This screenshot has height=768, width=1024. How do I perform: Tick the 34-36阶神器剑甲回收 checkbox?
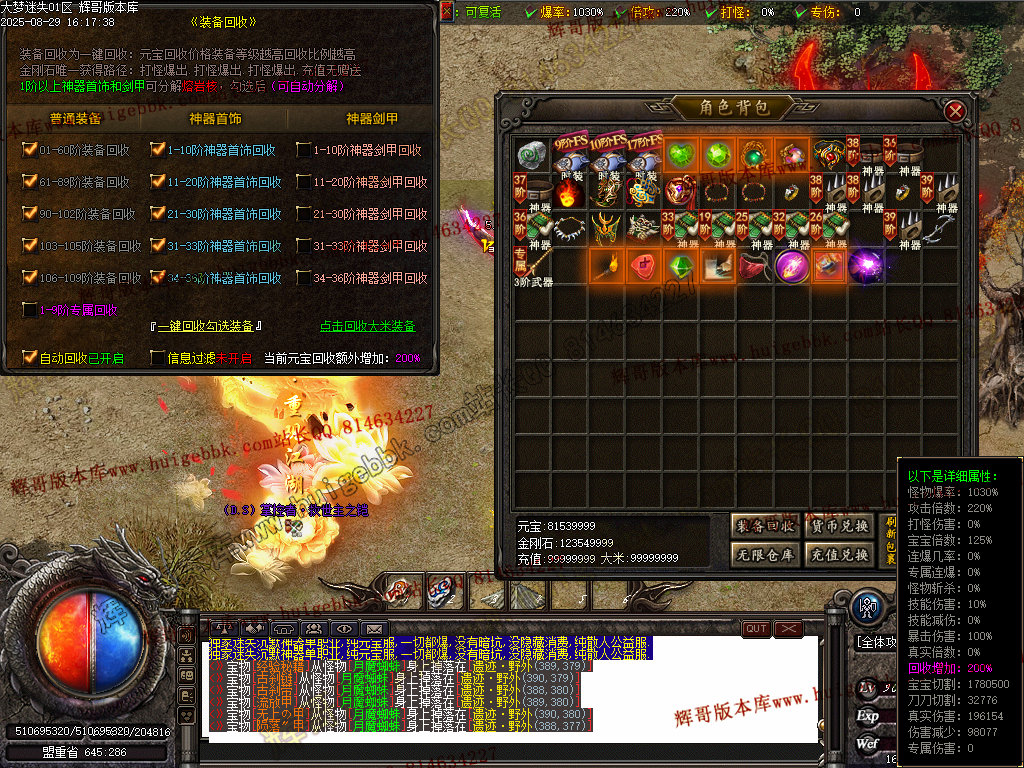[x=303, y=278]
